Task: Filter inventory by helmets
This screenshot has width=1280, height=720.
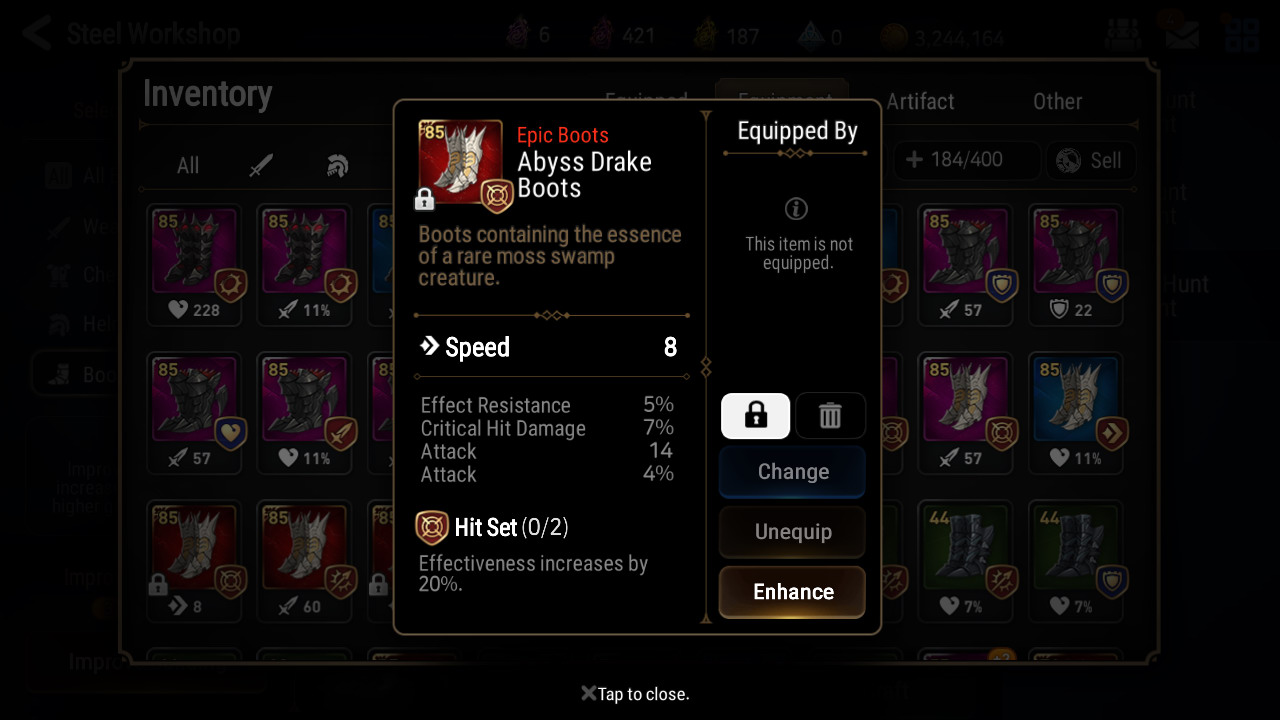Action: point(338,166)
